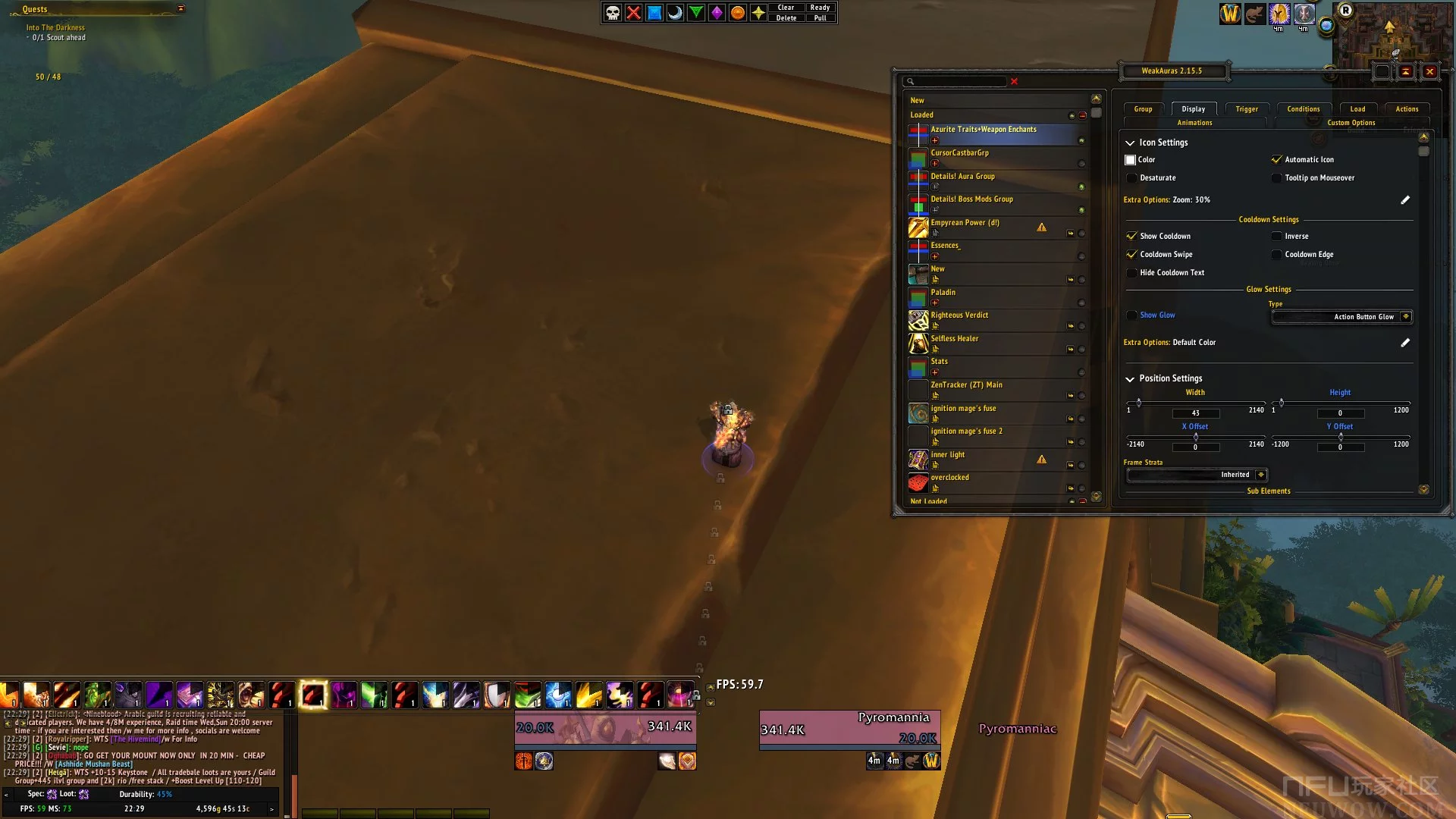Toggle the Automatic Icon checkbox
The height and width of the screenshot is (819, 1456).
[x=1276, y=160]
